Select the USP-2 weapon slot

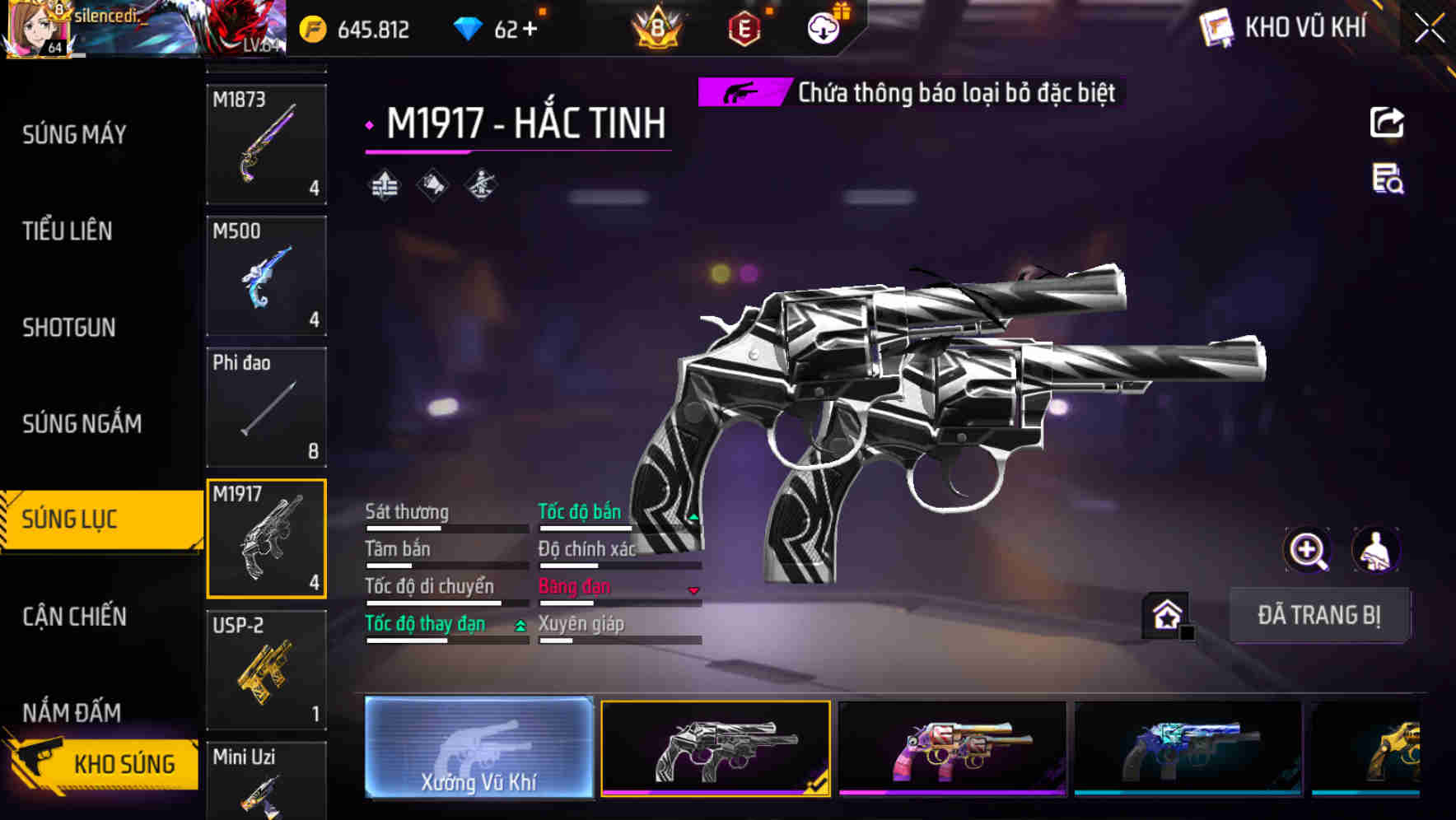tap(266, 670)
